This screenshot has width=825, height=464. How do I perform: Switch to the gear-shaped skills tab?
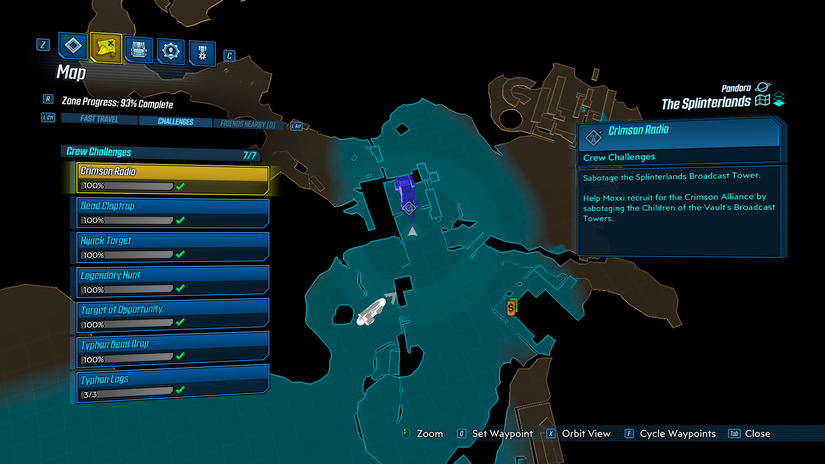point(171,49)
